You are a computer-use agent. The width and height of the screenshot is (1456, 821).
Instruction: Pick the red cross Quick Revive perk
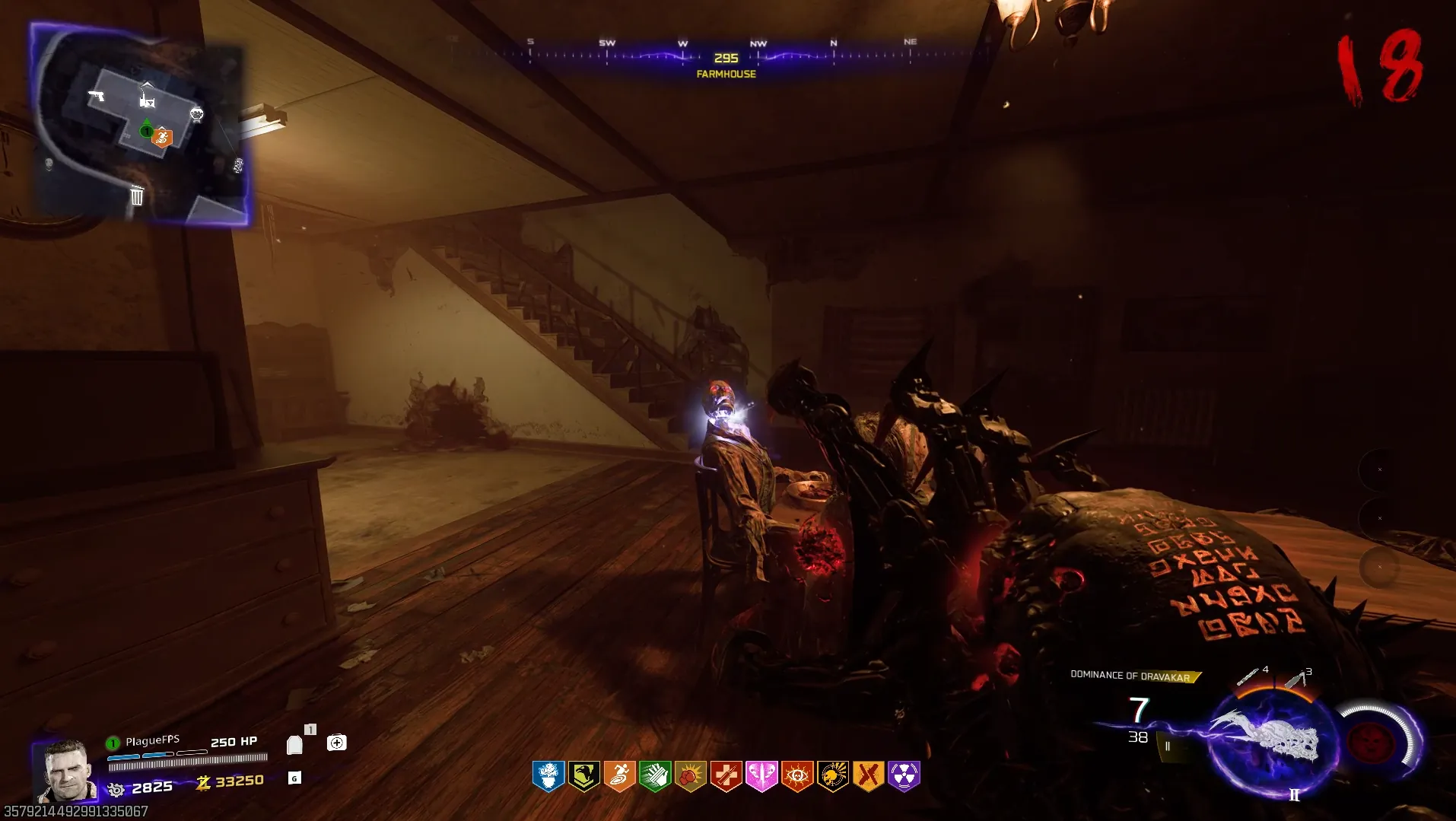tap(726, 776)
